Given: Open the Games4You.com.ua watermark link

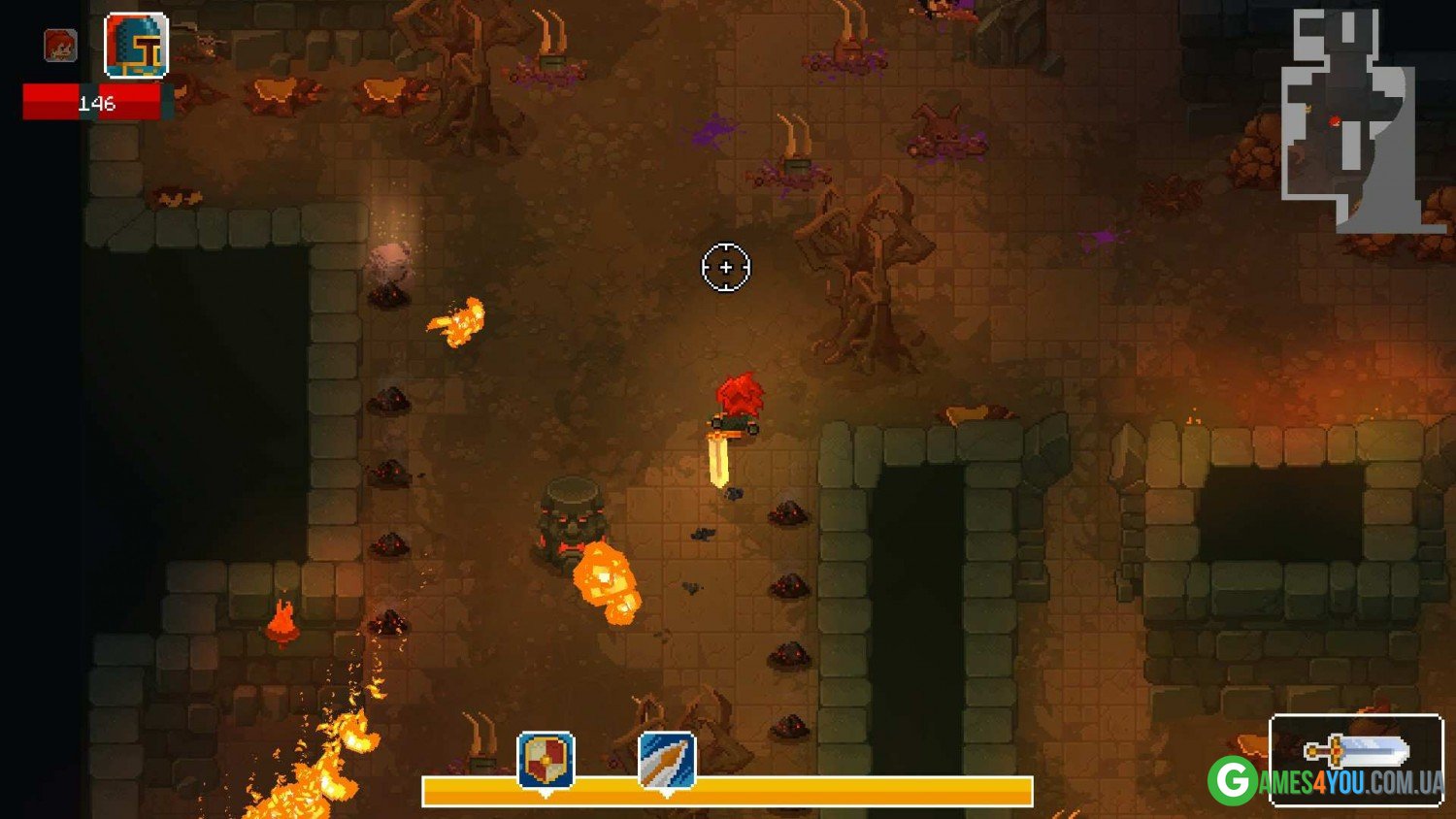Looking at the screenshot, I should pyautogui.click(x=1326, y=782).
